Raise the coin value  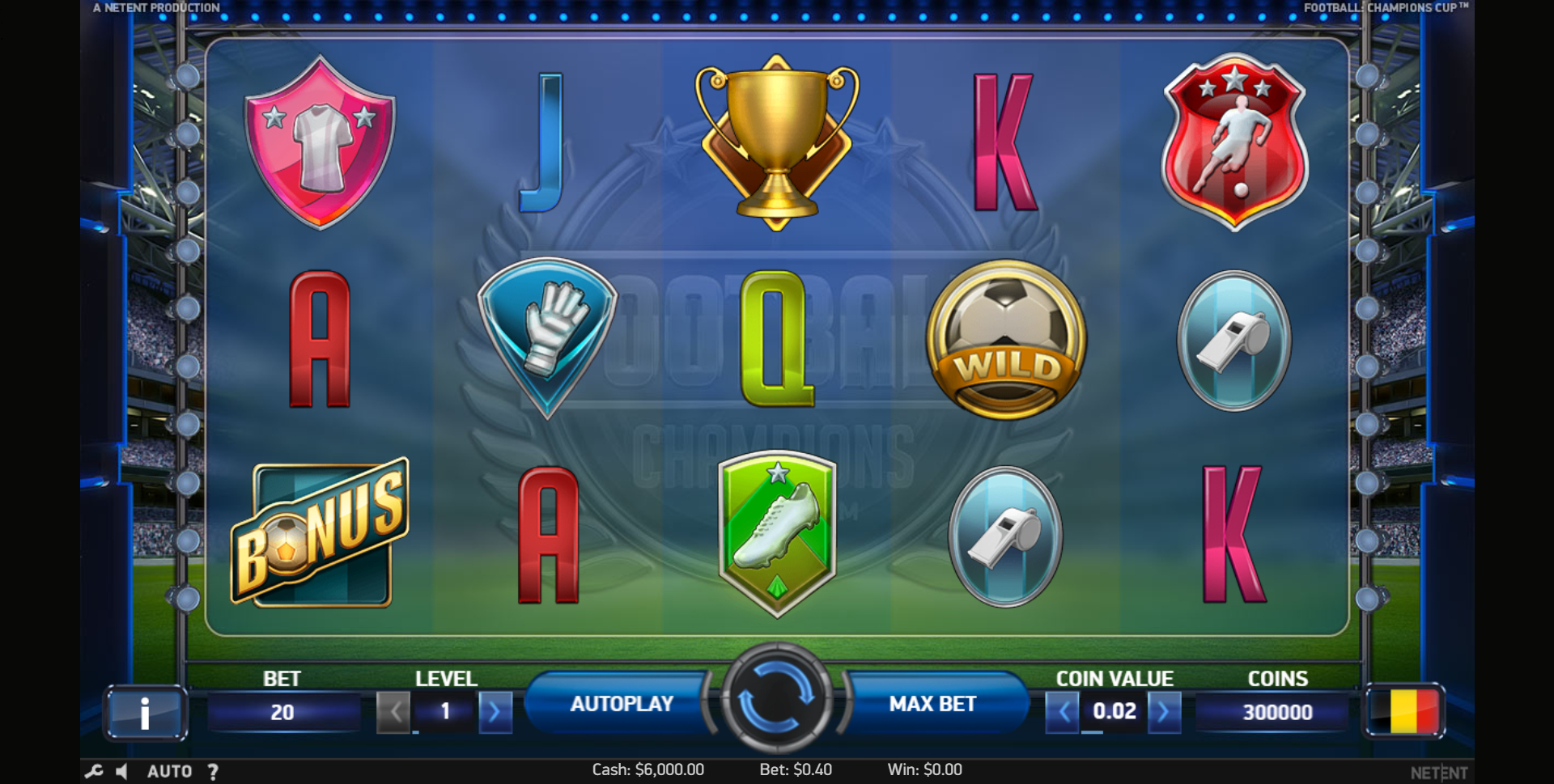(1164, 712)
